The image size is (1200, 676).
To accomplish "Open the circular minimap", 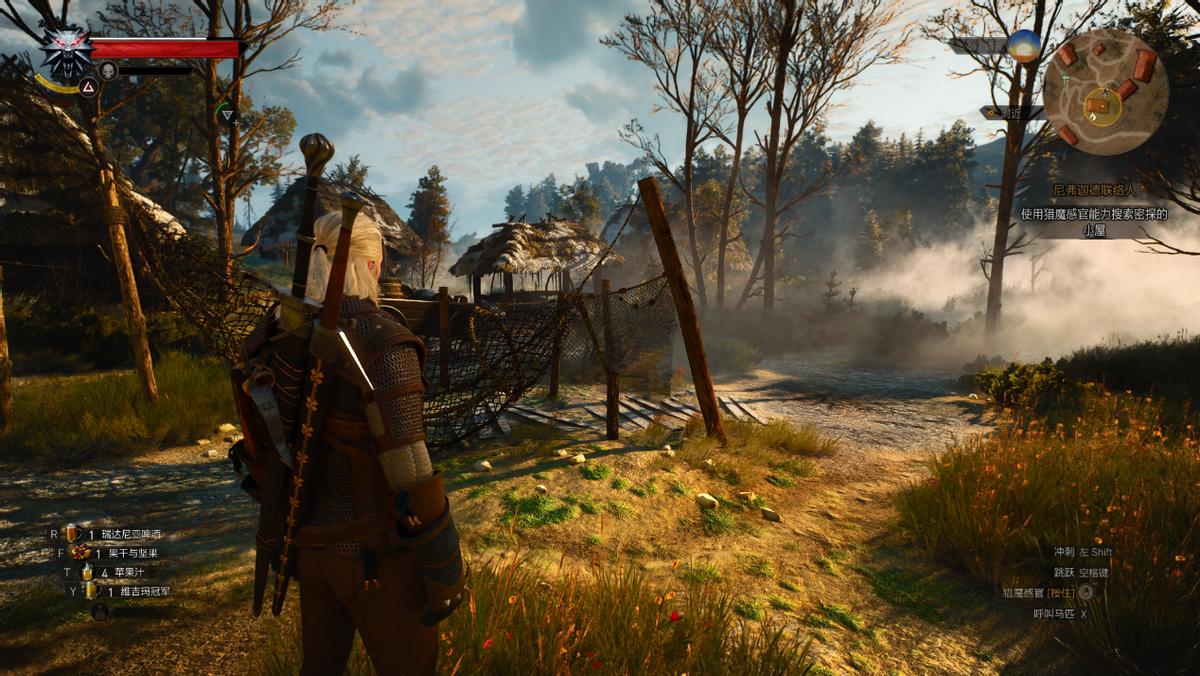I will pos(1105,92).
